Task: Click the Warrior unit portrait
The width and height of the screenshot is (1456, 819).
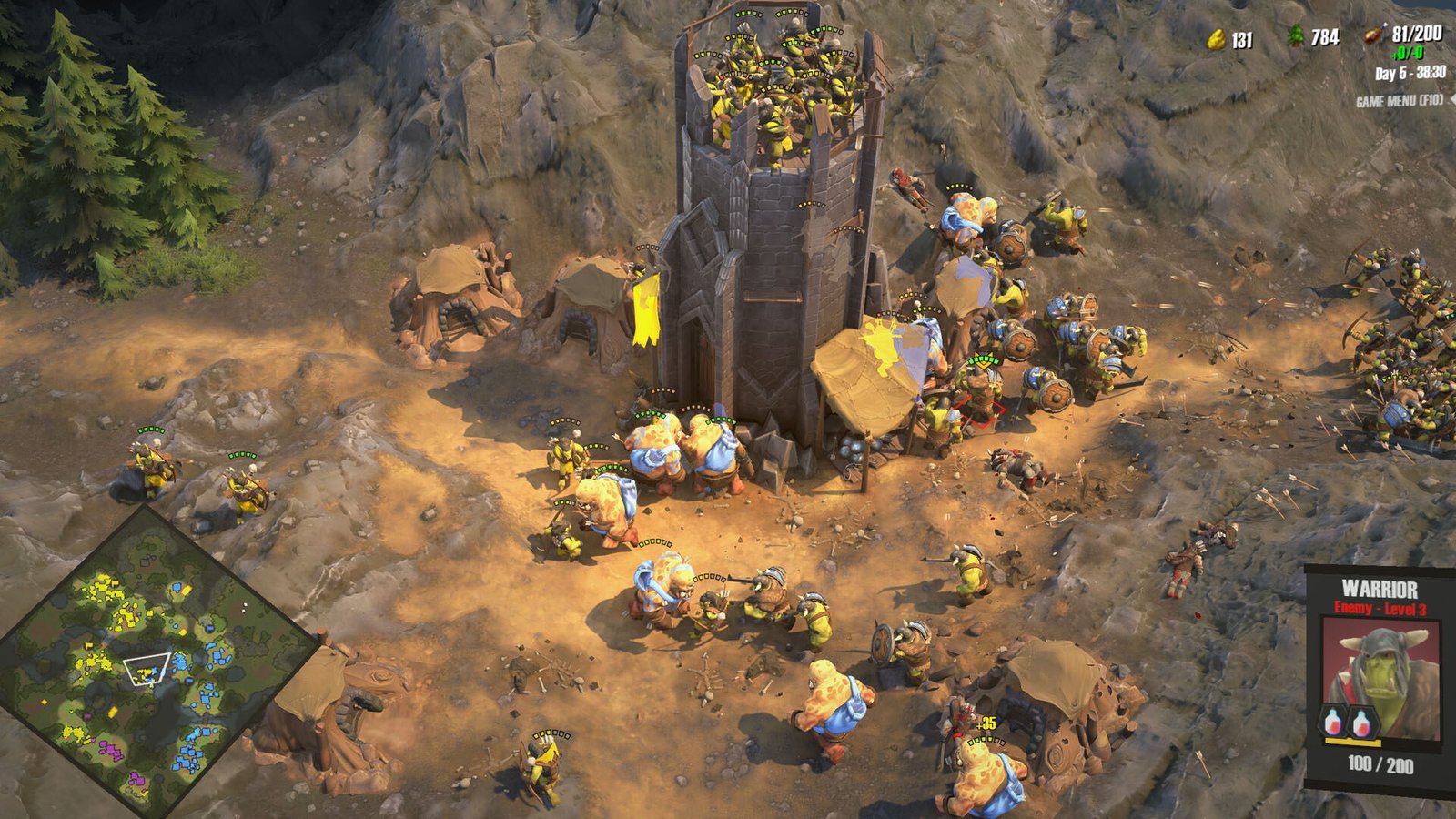Action: point(1380,666)
